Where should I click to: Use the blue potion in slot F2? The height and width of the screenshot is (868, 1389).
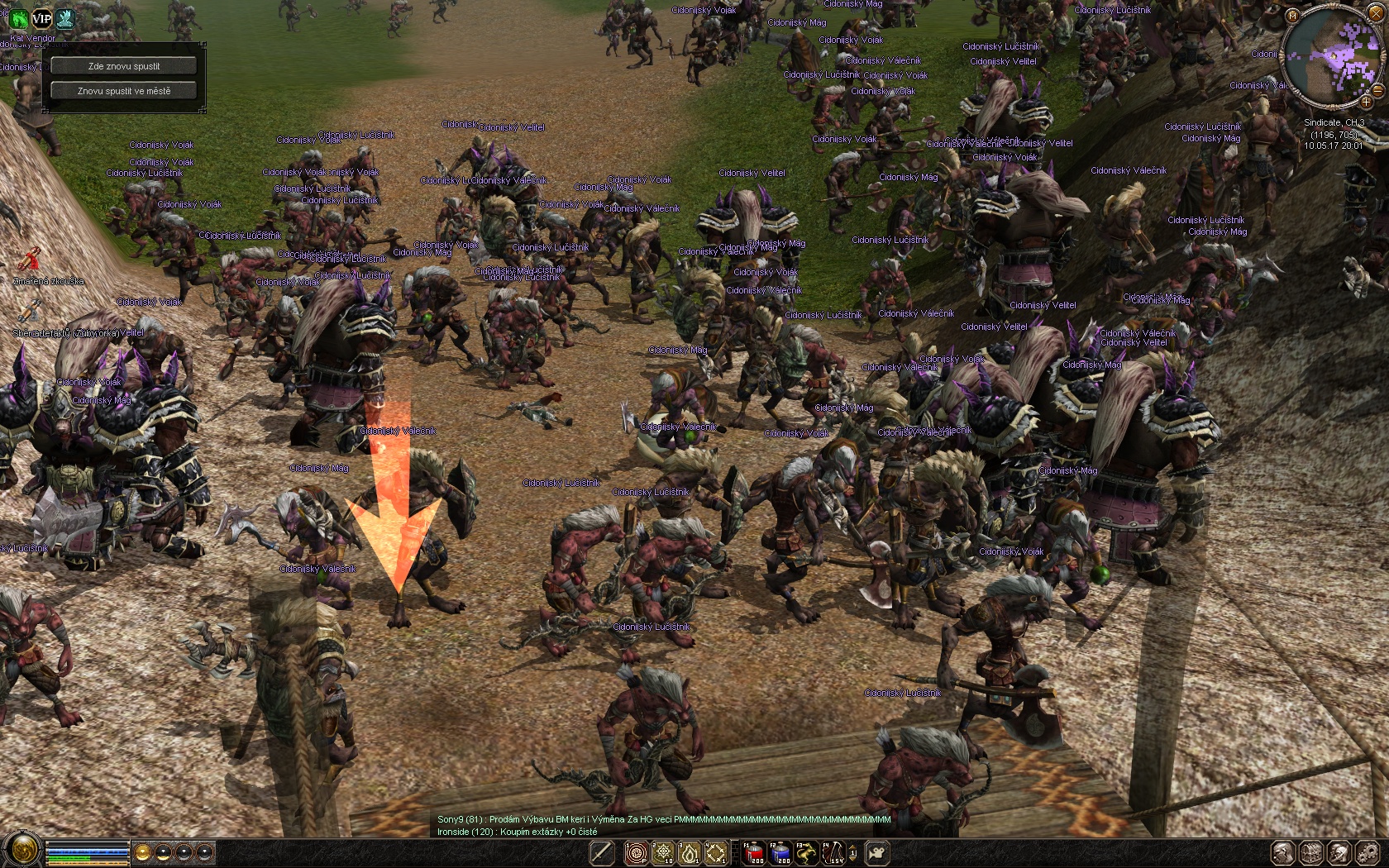point(780,852)
